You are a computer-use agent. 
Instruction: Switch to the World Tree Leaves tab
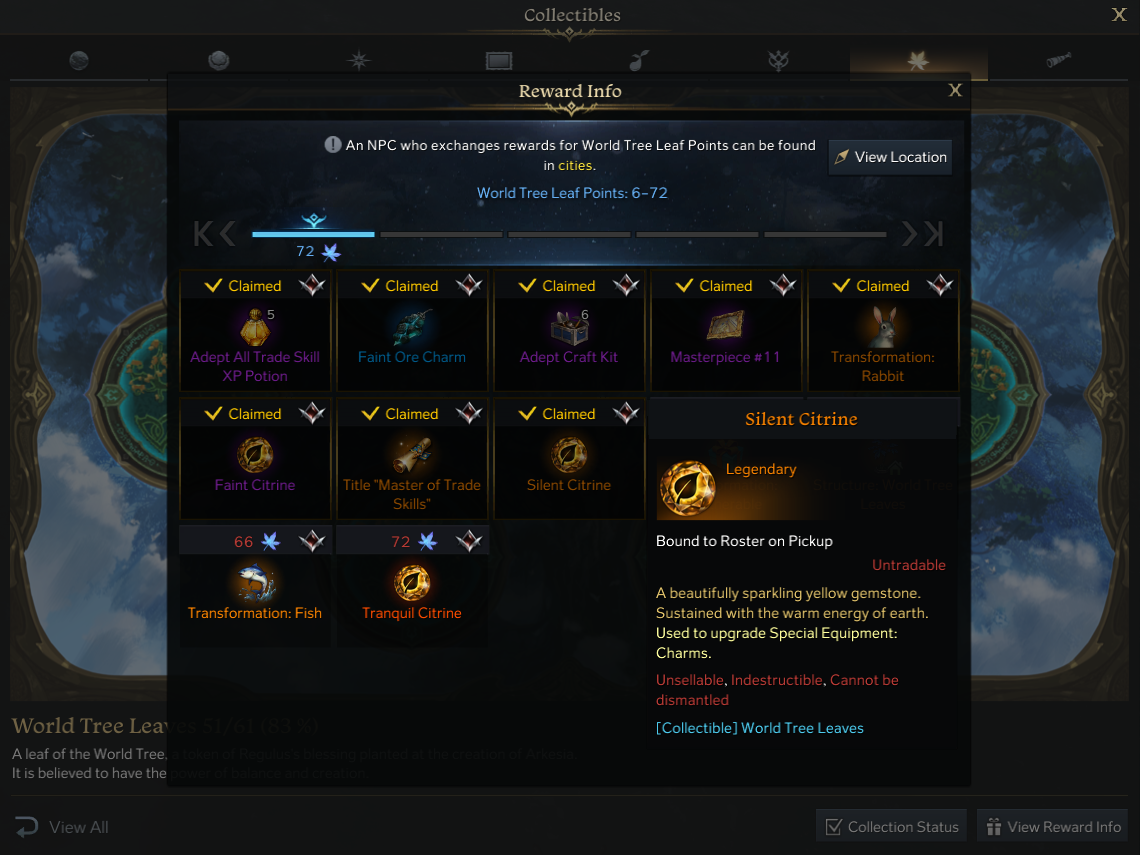[x=918, y=61]
